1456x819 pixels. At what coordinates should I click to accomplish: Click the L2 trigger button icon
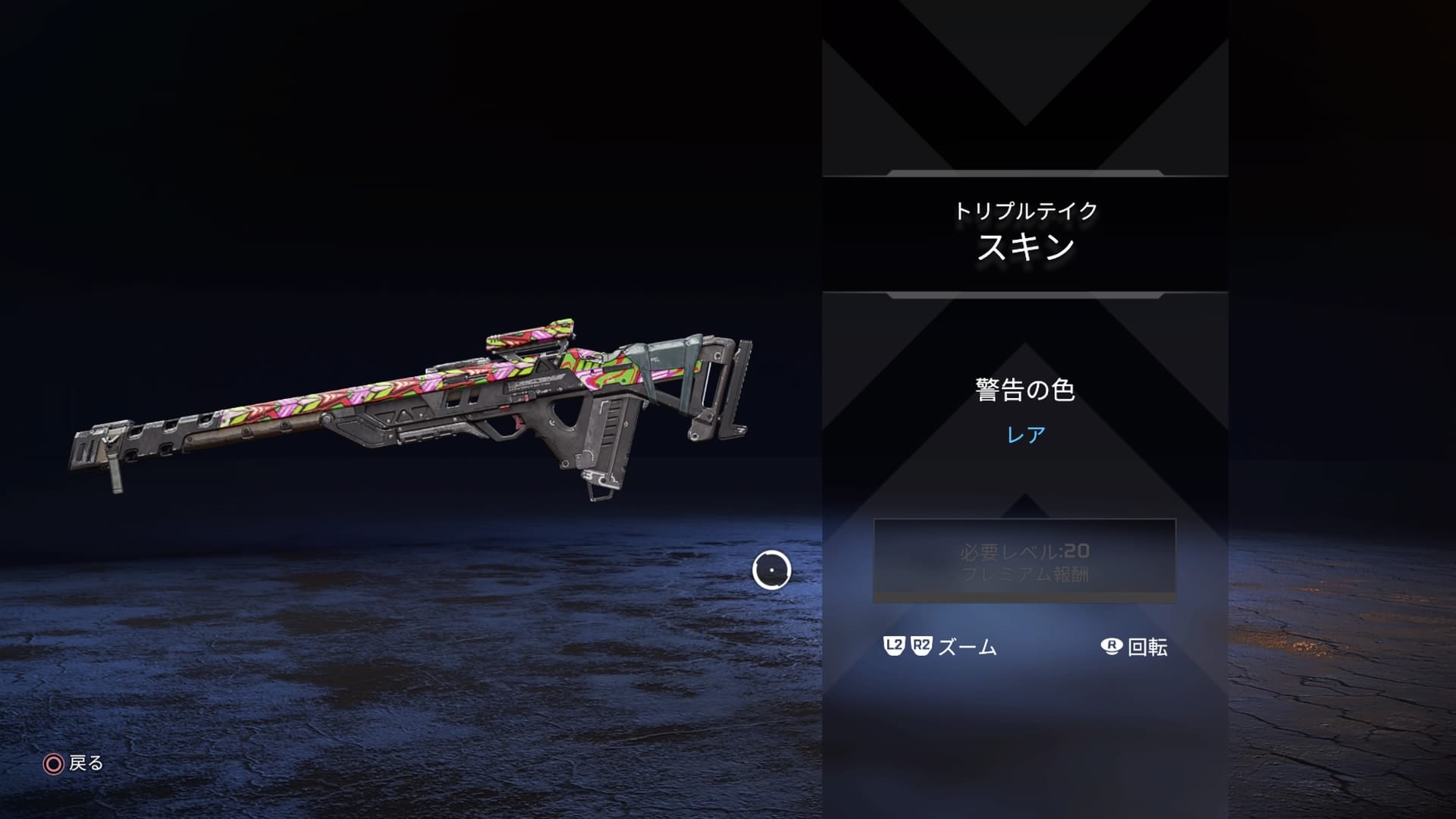(893, 647)
